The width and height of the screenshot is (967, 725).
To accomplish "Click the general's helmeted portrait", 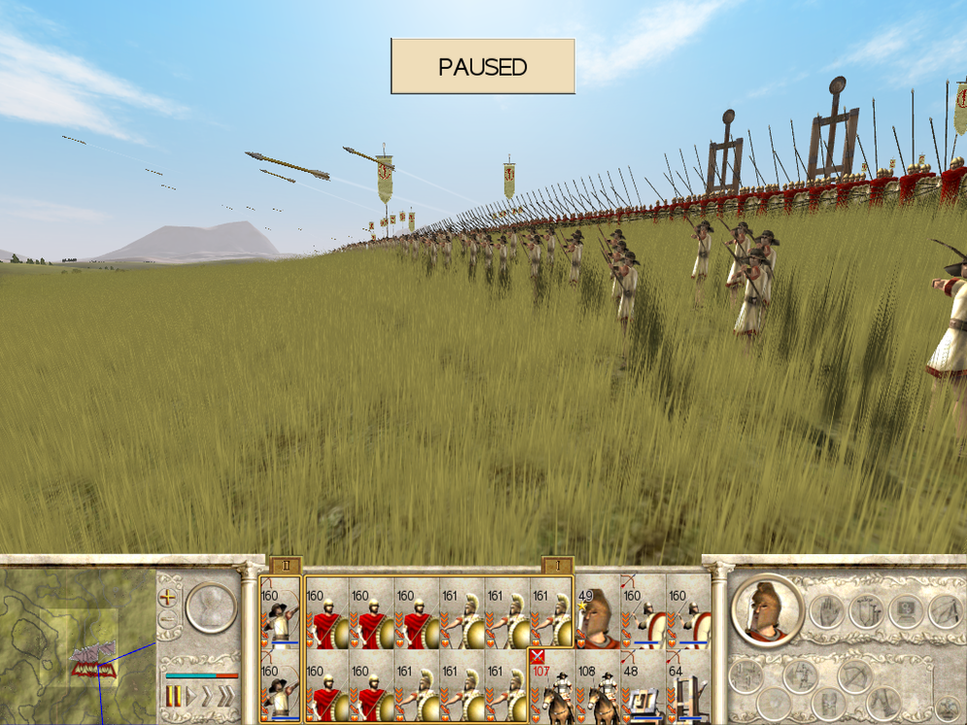I will (x=768, y=610).
